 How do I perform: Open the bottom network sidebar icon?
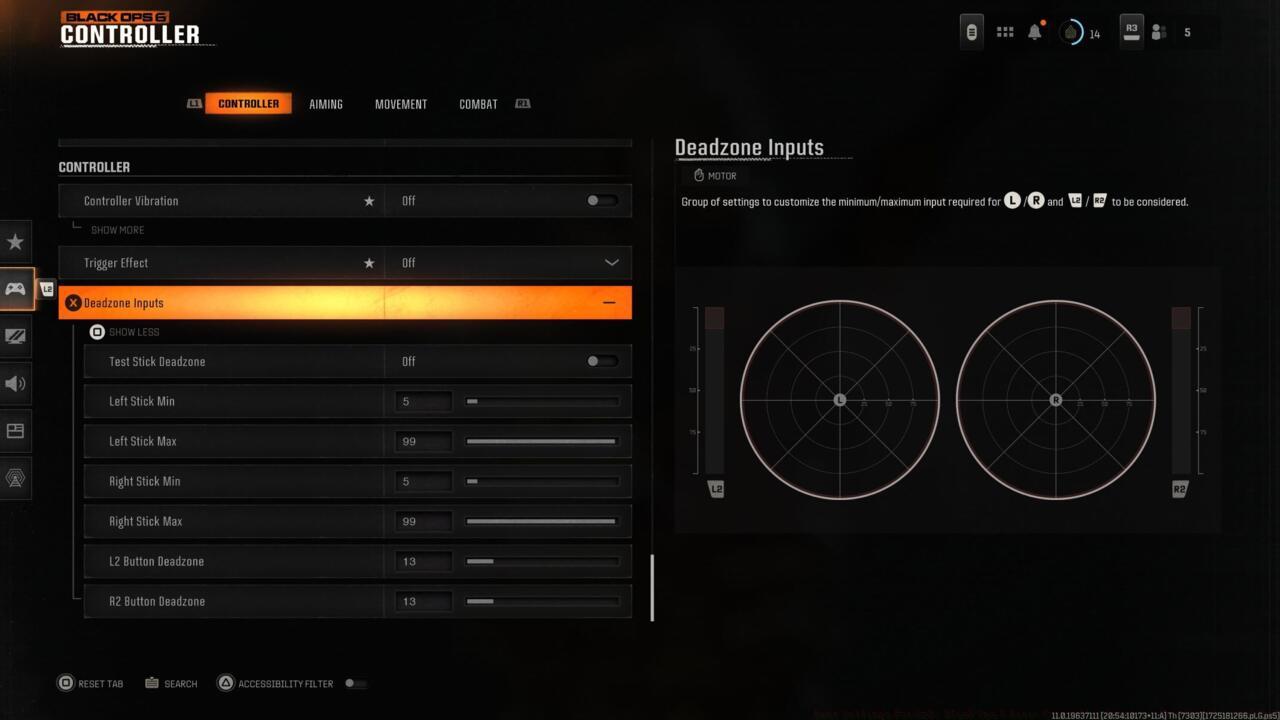(x=15, y=478)
